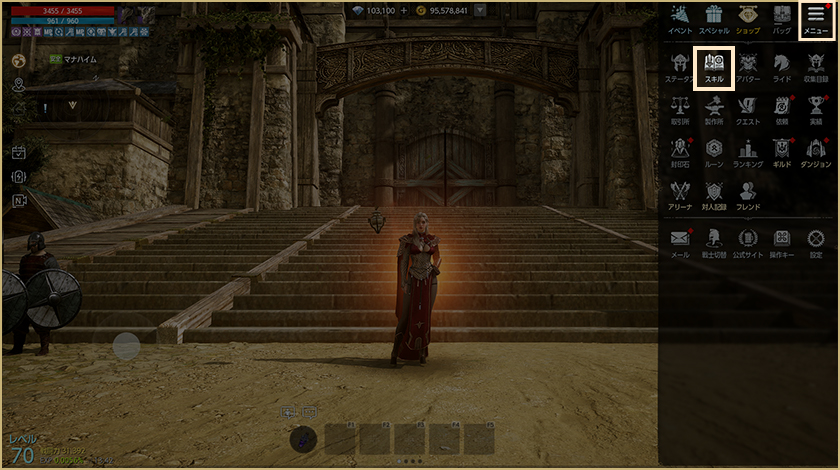Enter the ダンジョン (Dungeon) menu
840x470 pixels.
tap(816, 152)
